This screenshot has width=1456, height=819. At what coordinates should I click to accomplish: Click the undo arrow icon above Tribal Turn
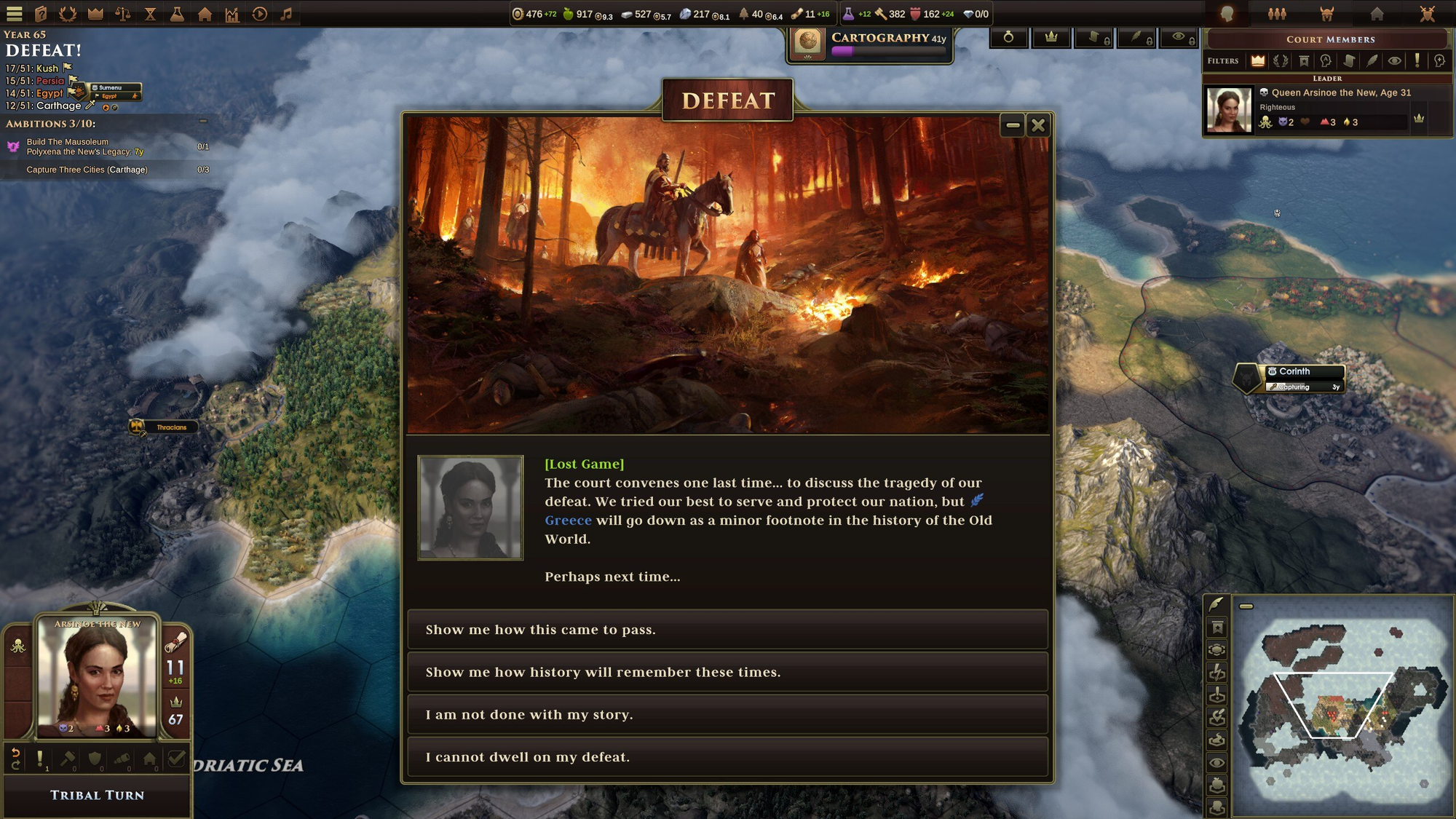click(15, 759)
